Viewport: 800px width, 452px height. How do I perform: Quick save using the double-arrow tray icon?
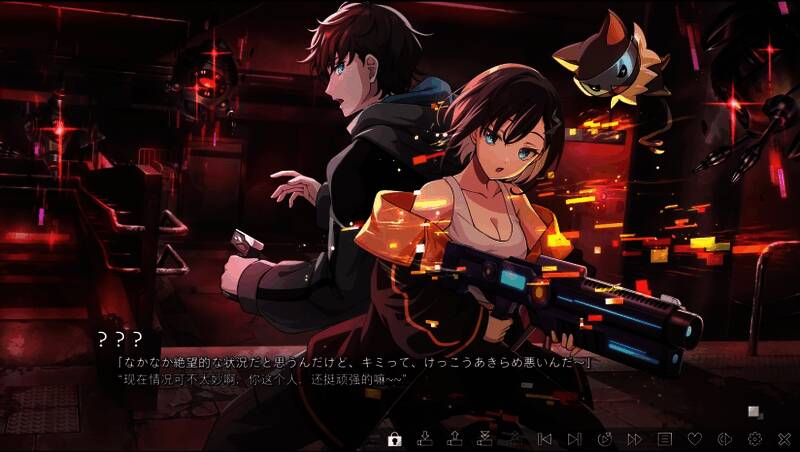point(485,438)
